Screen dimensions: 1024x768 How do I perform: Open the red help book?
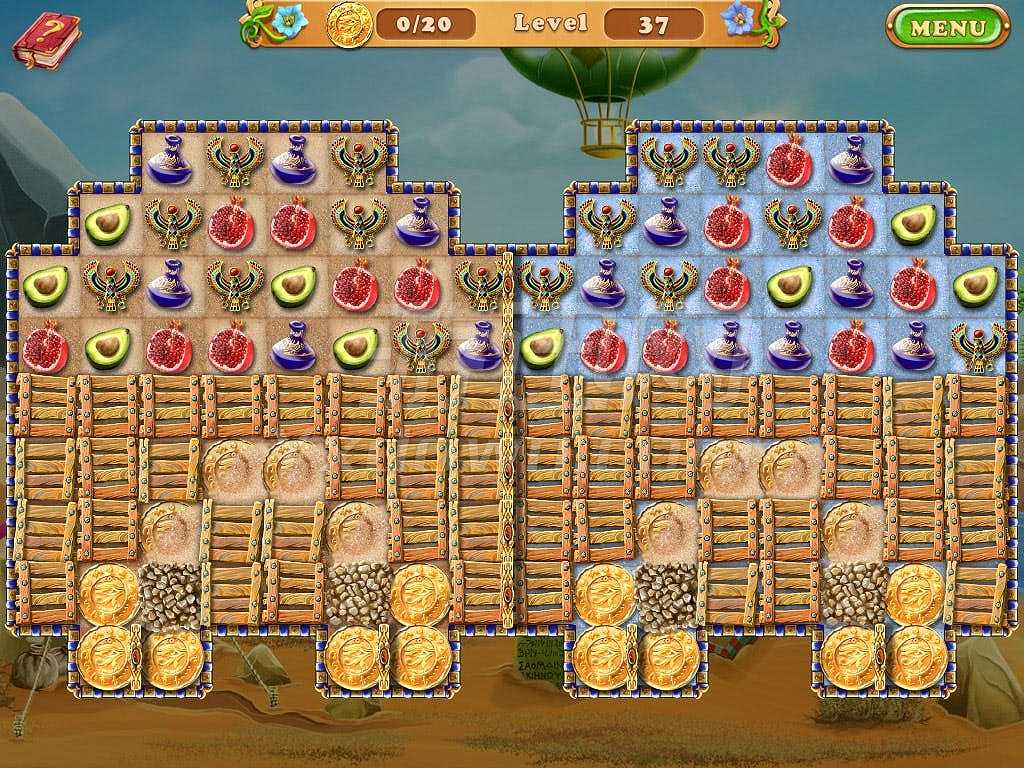[45, 41]
